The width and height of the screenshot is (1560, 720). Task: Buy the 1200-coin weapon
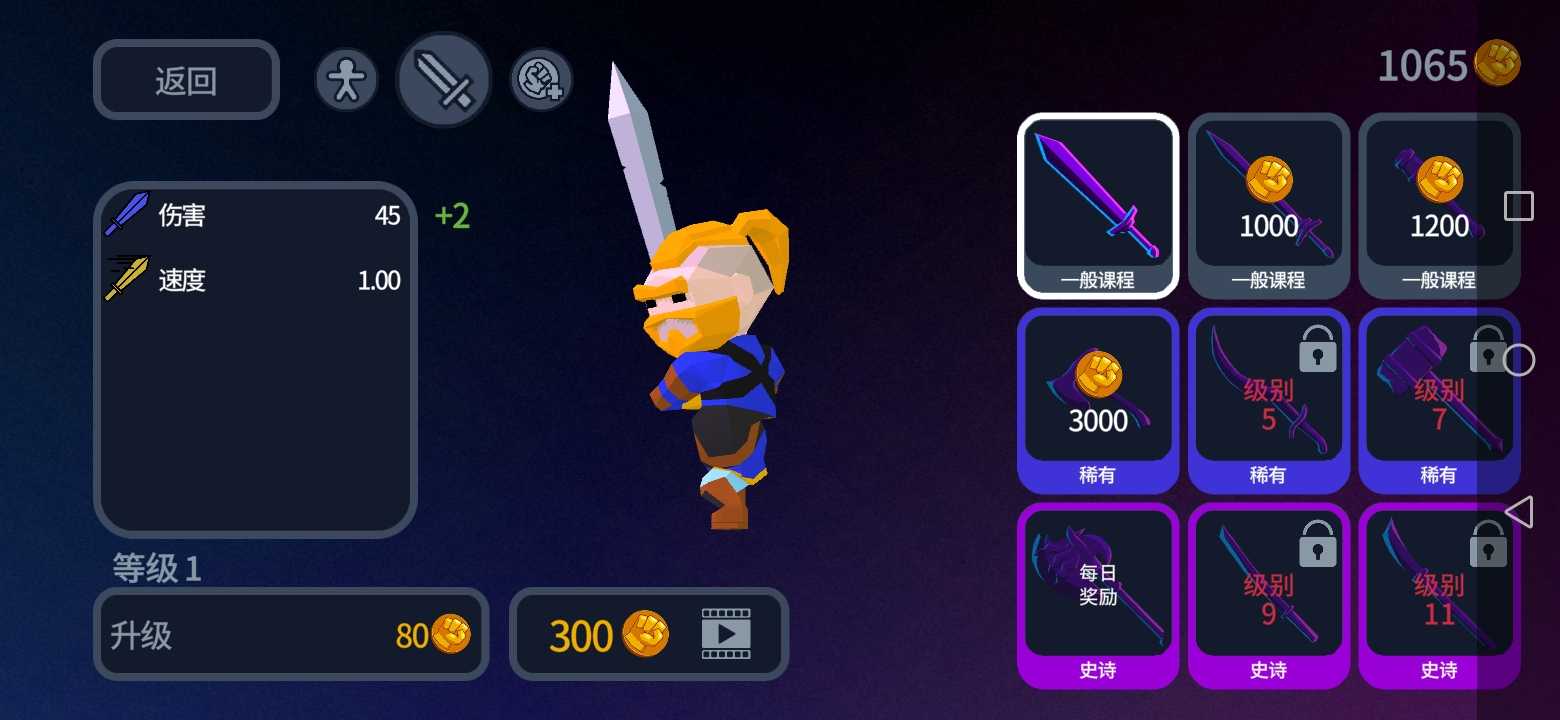1439,205
